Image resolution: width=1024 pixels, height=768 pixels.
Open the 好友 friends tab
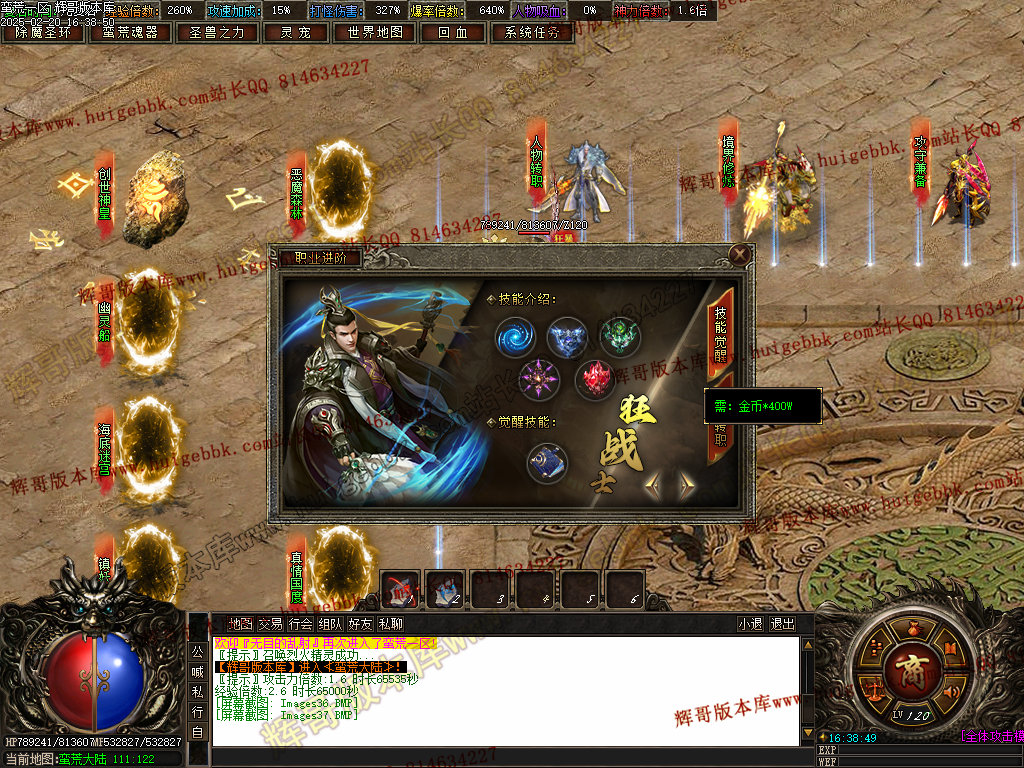[360, 624]
